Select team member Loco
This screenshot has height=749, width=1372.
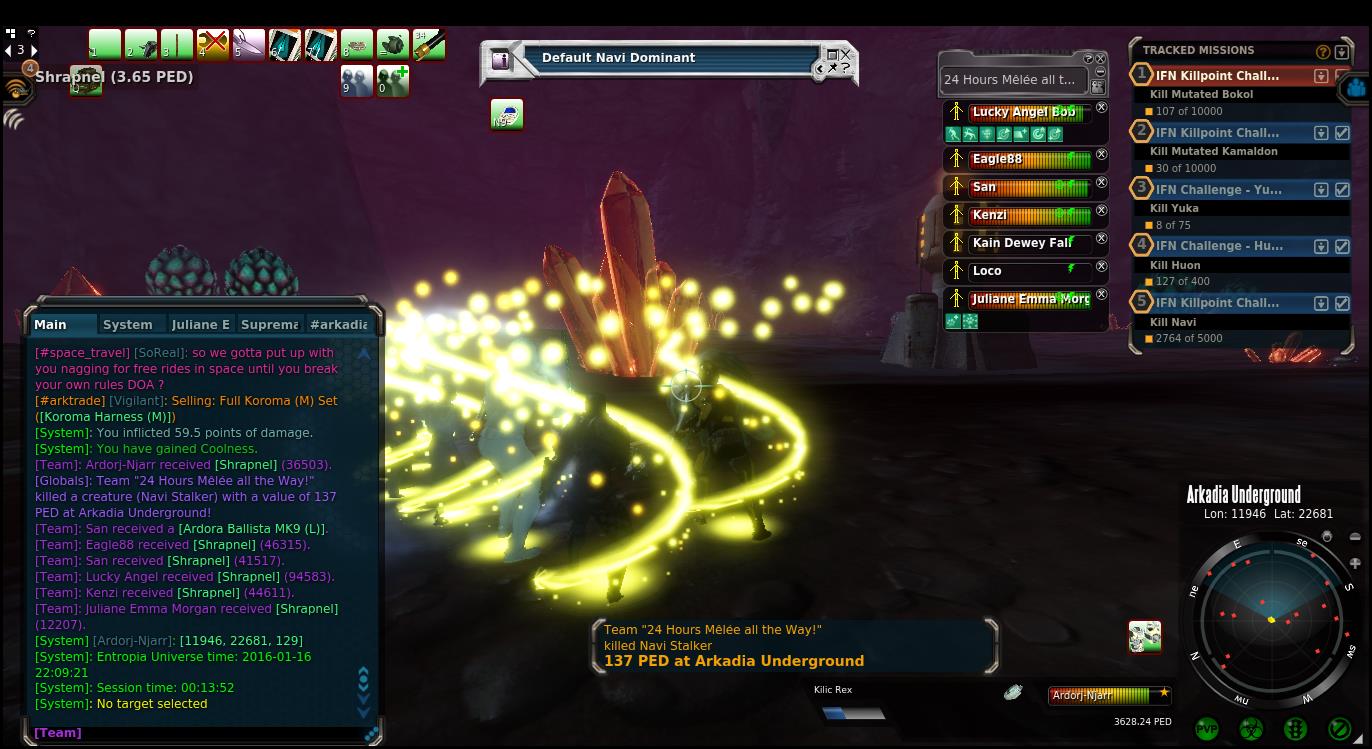1018,271
